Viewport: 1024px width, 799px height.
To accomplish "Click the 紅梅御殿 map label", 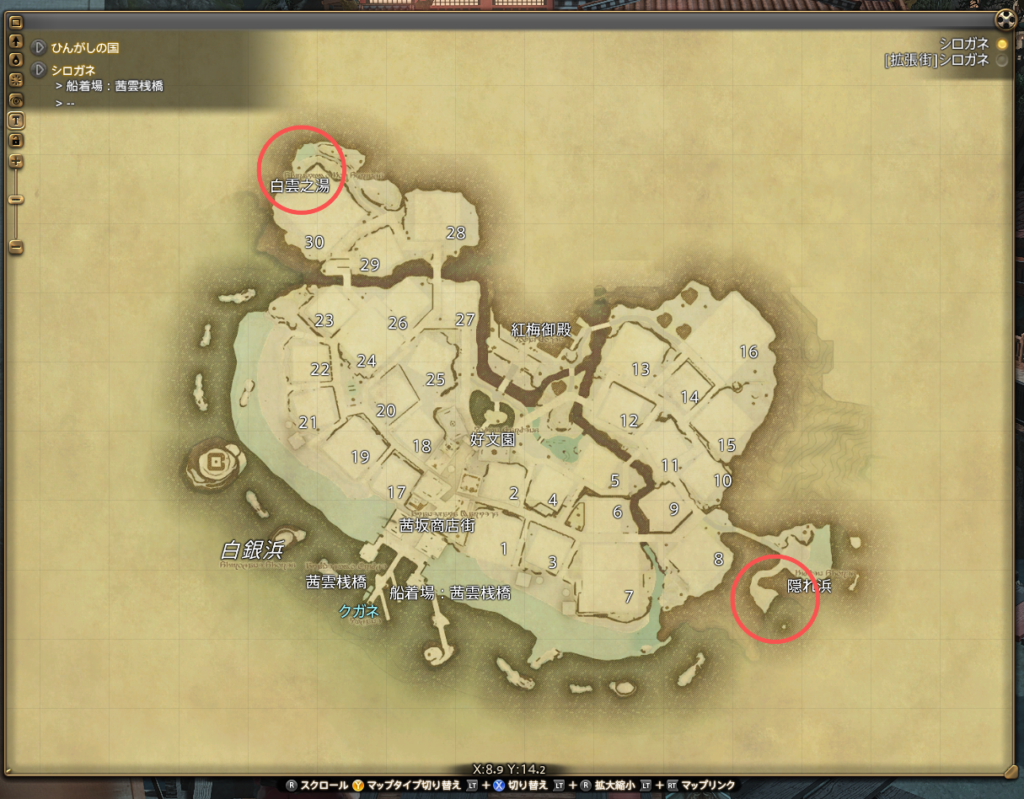I will pos(541,329).
